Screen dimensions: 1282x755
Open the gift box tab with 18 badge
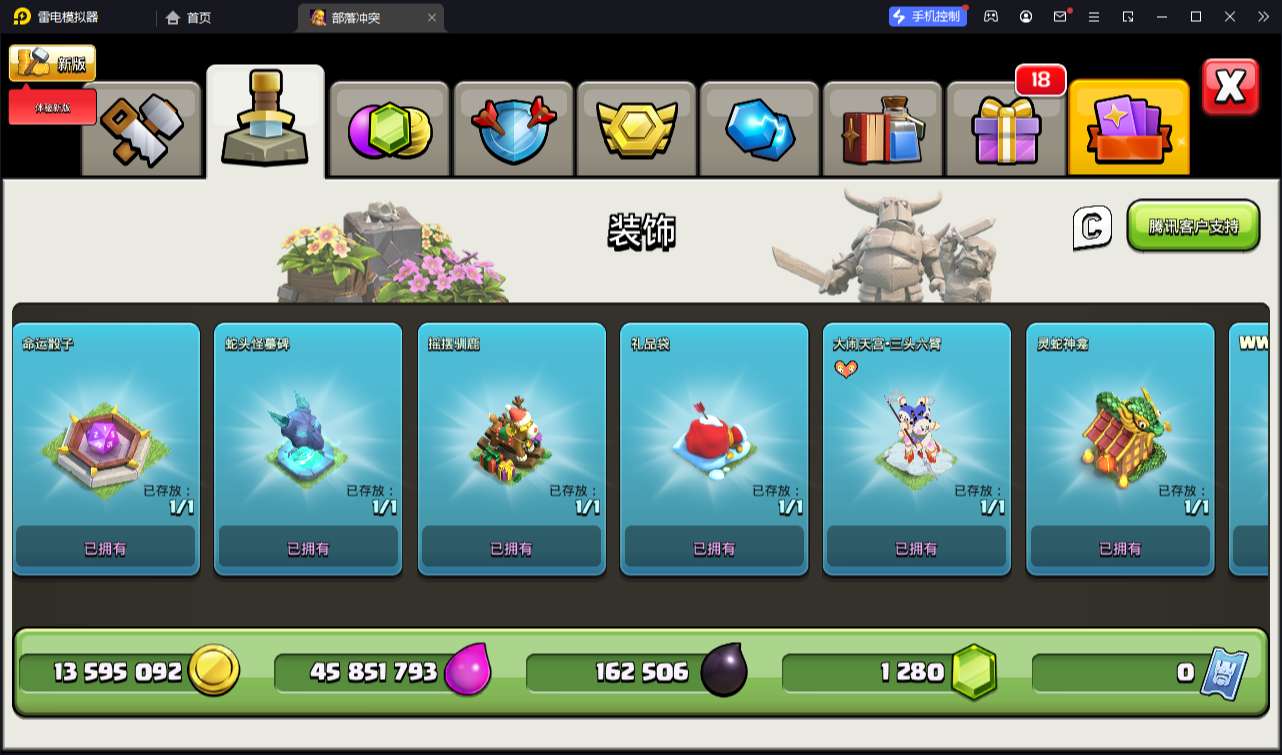(1006, 129)
